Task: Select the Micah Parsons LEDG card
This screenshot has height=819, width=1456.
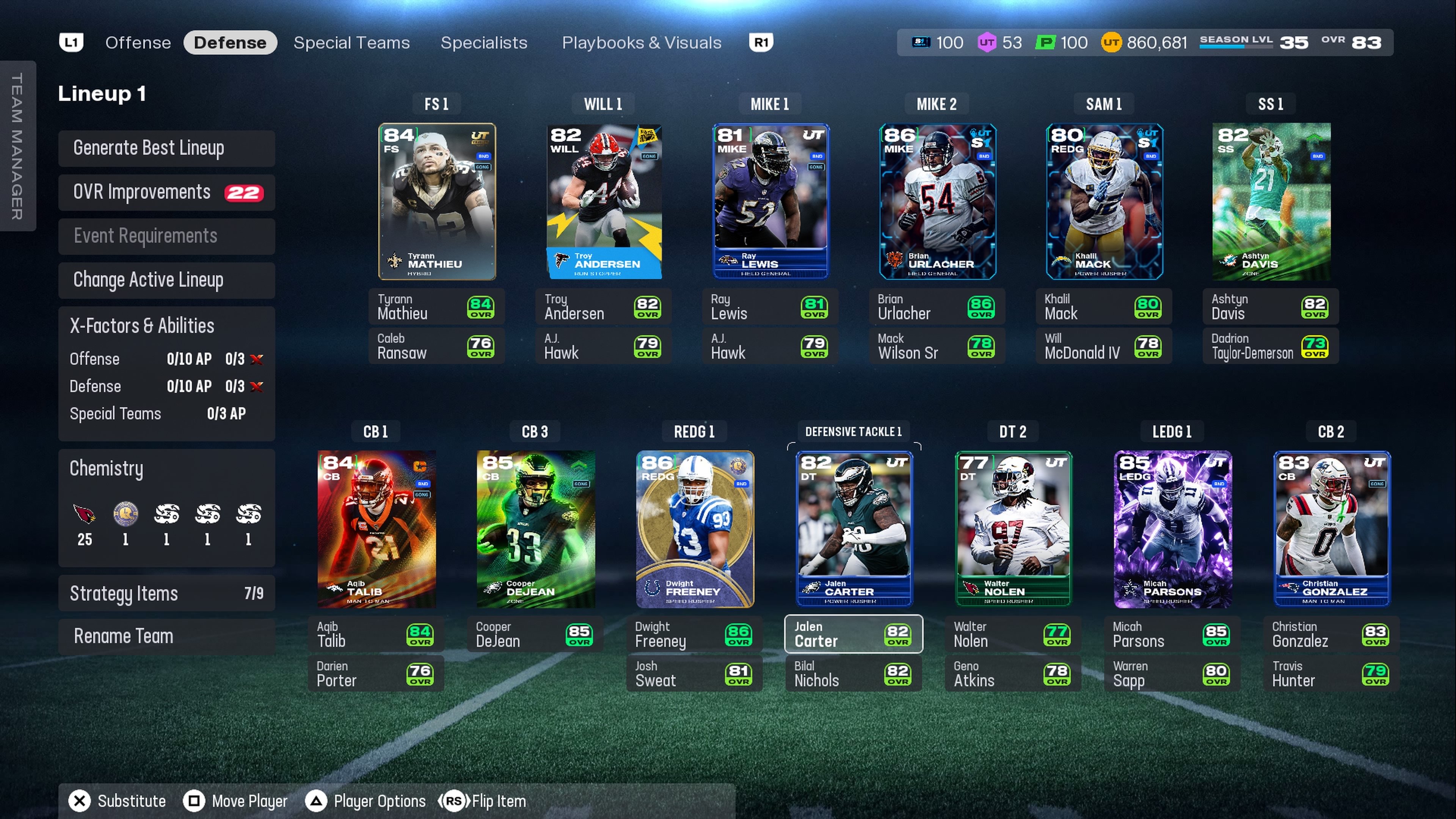Action: [x=1172, y=529]
